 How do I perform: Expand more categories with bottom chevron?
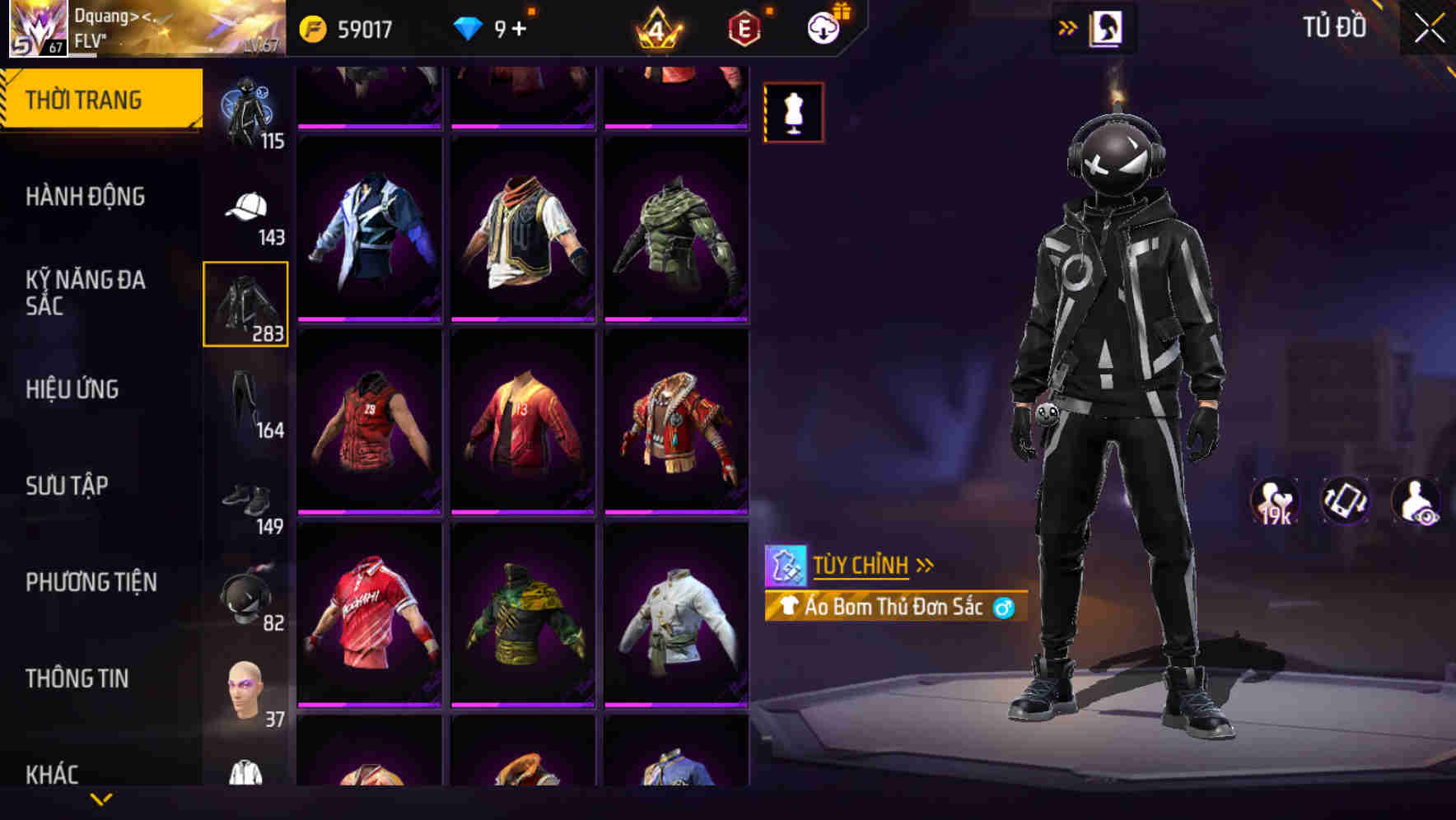[x=102, y=800]
